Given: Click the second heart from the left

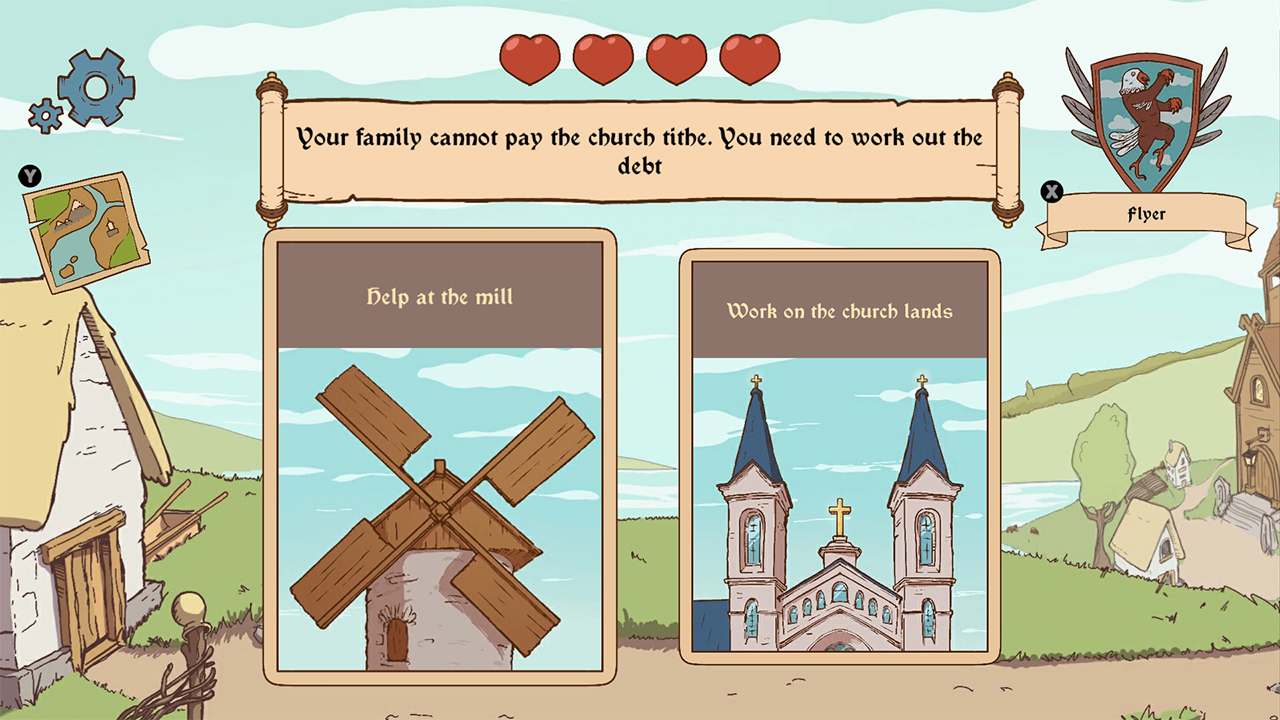Looking at the screenshot, I should (x=603, y=58).
